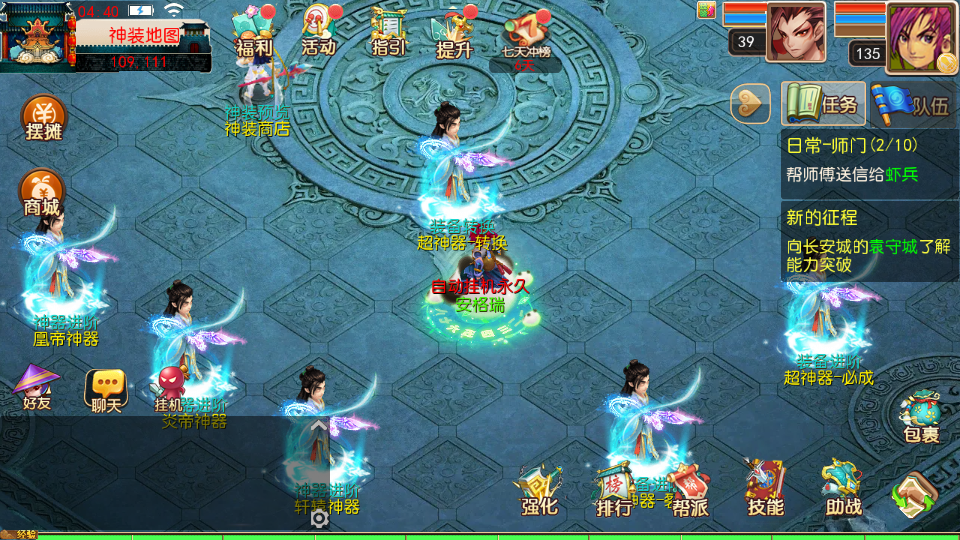Open the 福利 welfare menu
This screenshot has width=960, height=540.
(253, 35)
